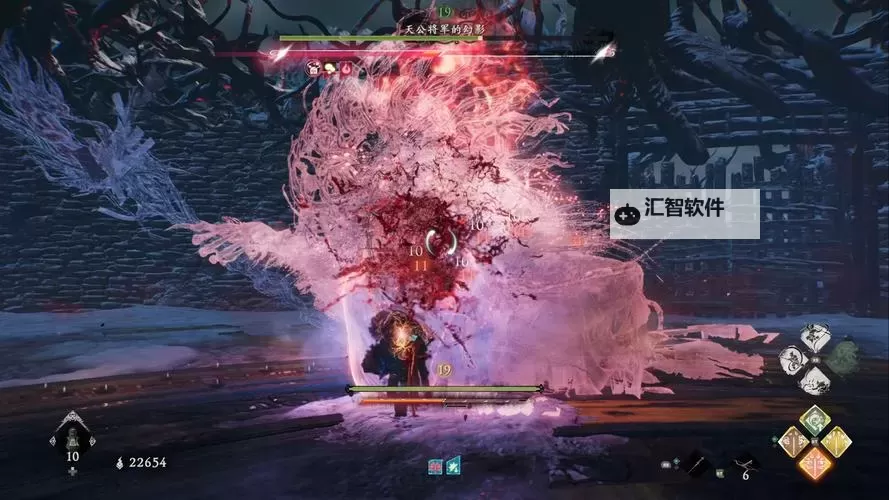The image size is (889, 500).
Task: Select the left white Divine Beast icon
Action: pyautogui.click(x=793, y=358)
